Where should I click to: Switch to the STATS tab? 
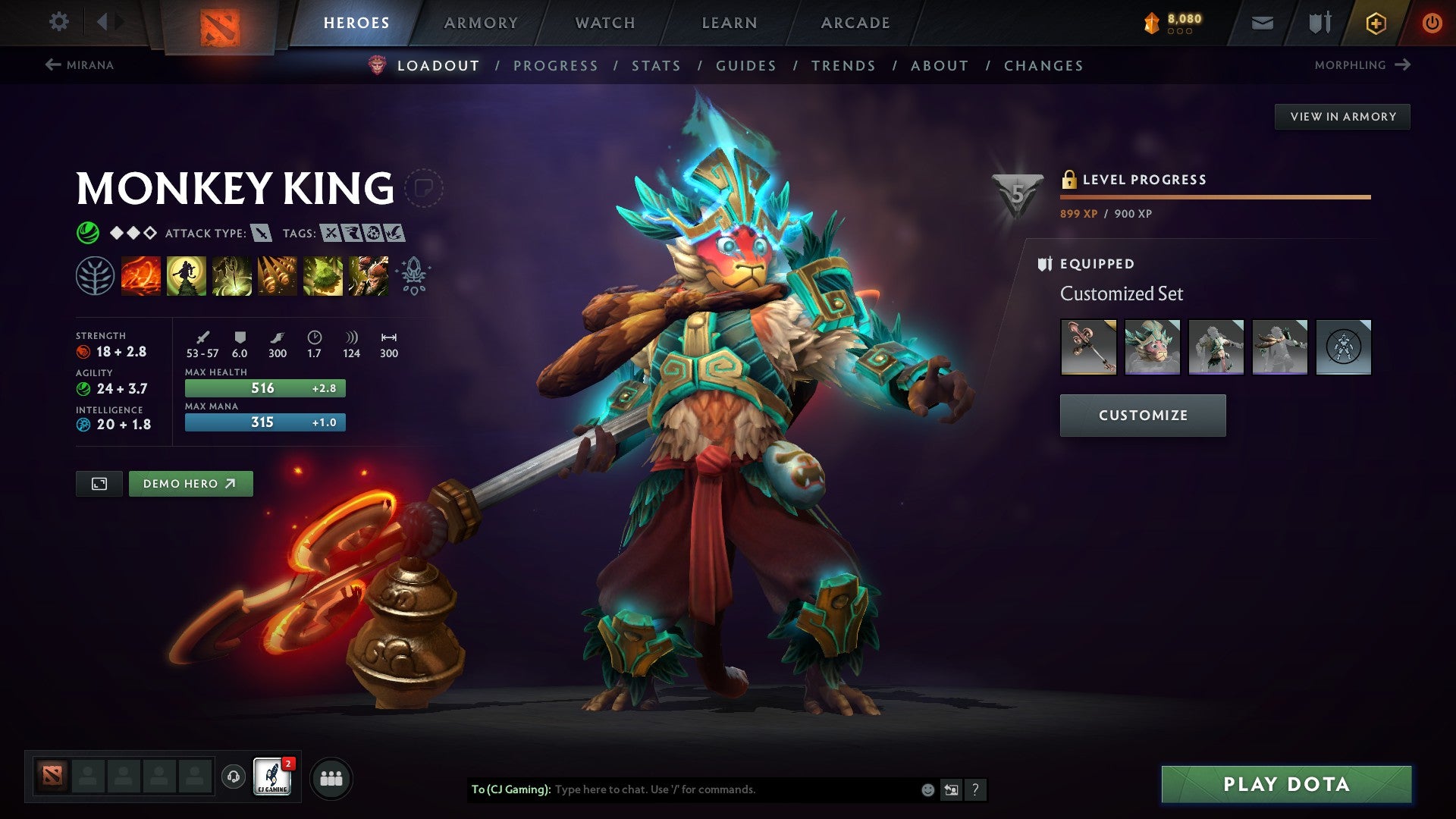click(656, 66)
